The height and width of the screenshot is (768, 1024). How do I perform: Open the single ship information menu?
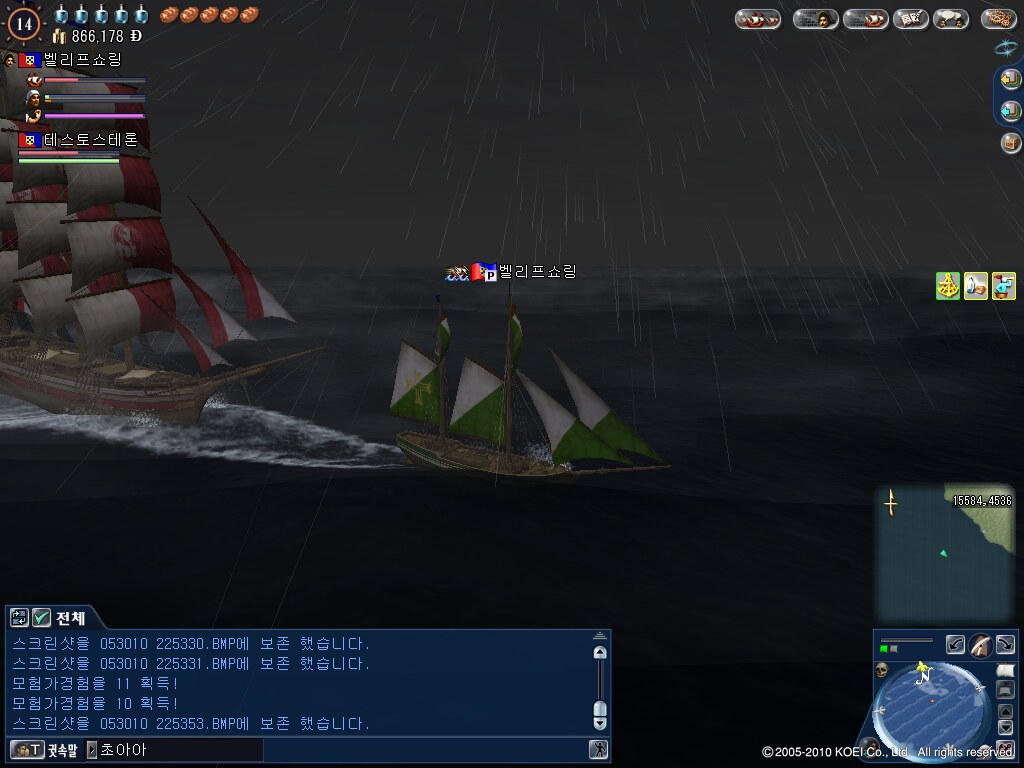tap(866, 19)
